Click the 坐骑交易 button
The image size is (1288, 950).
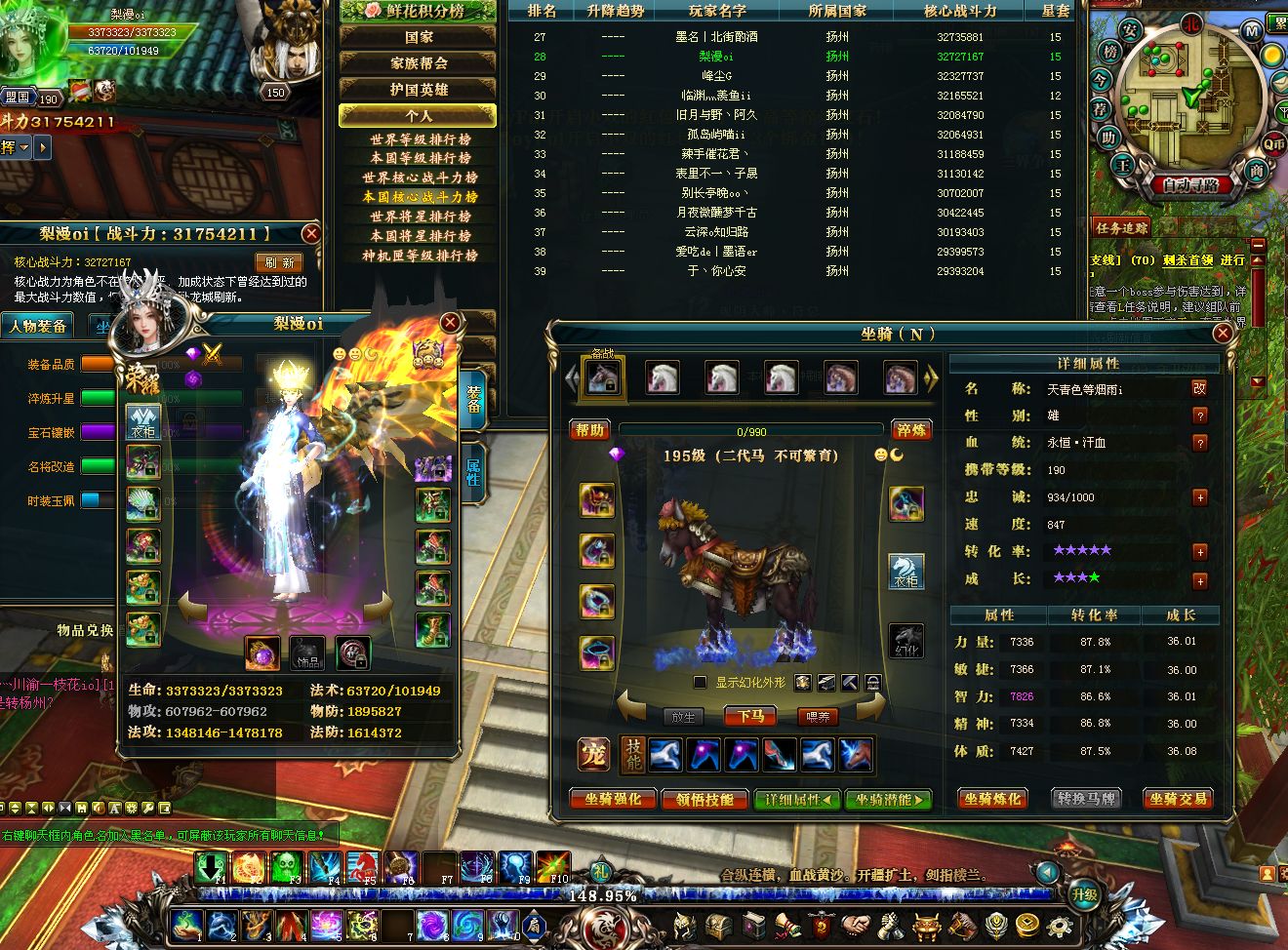[x=1178, y=799]
